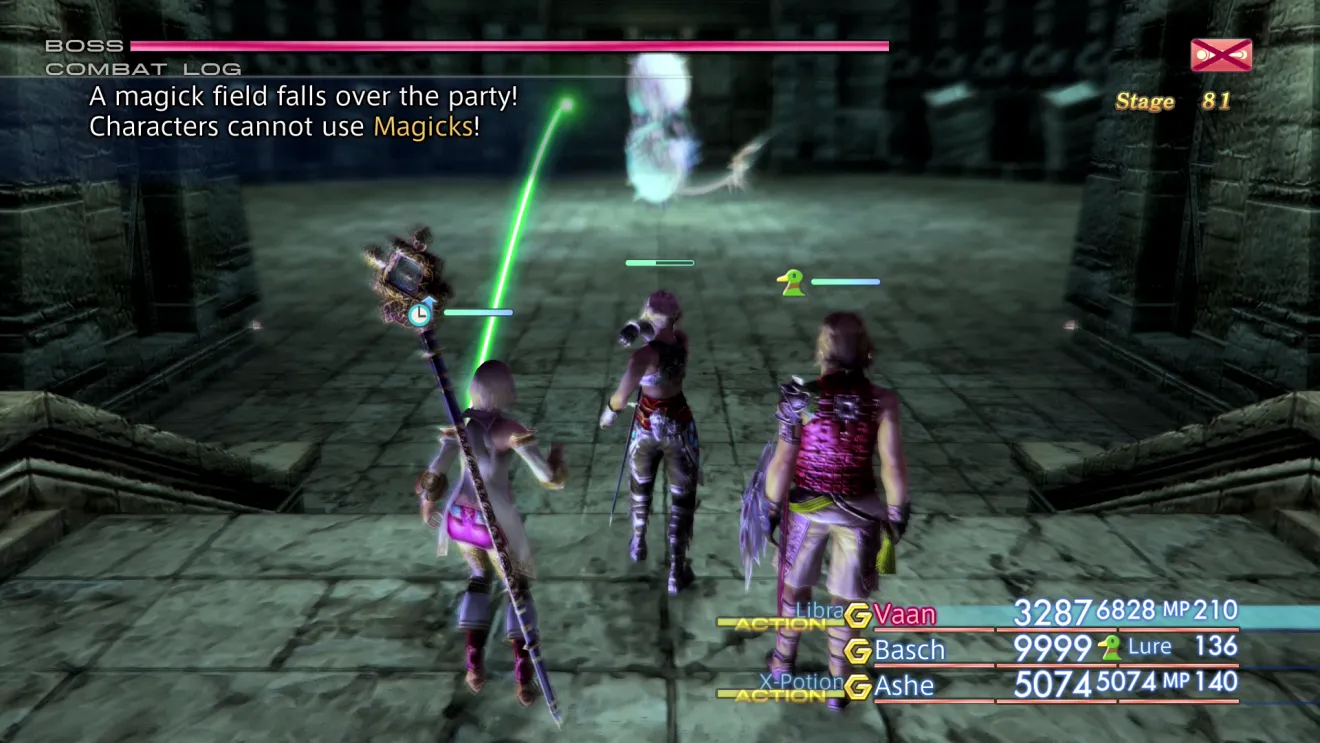The height and width of the screenshot is (743, 1320).
Task: Click the crossed-out magick restriction icon
Action: (x=1221, y=55)
